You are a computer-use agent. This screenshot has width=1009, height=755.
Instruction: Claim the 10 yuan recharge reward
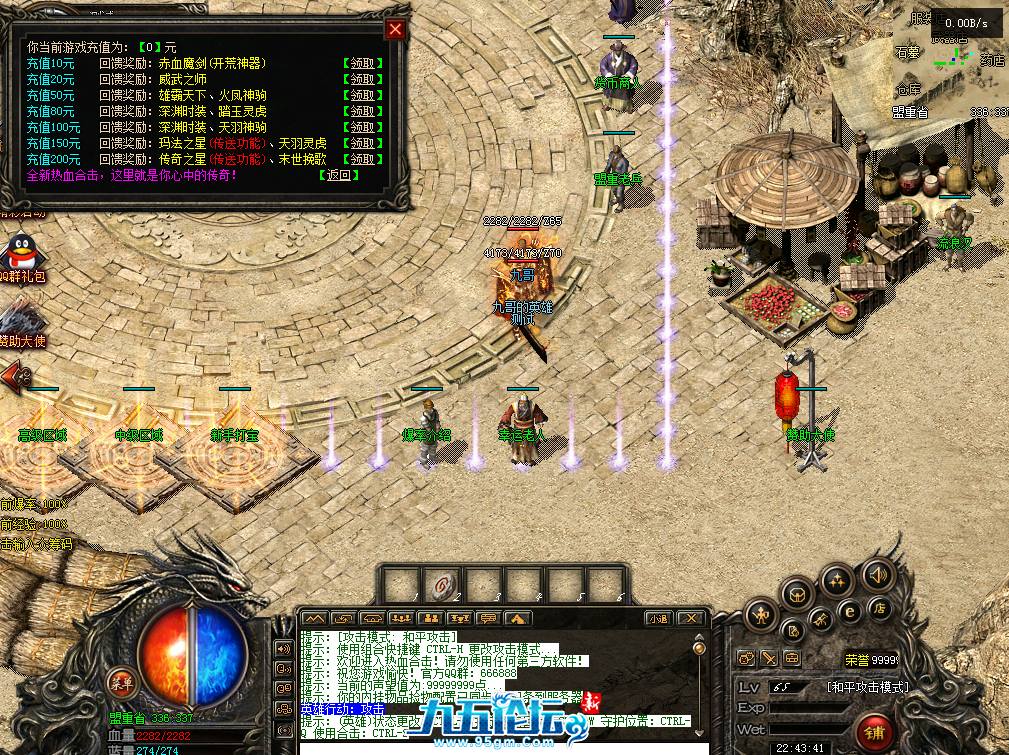(x=363, y=63)
